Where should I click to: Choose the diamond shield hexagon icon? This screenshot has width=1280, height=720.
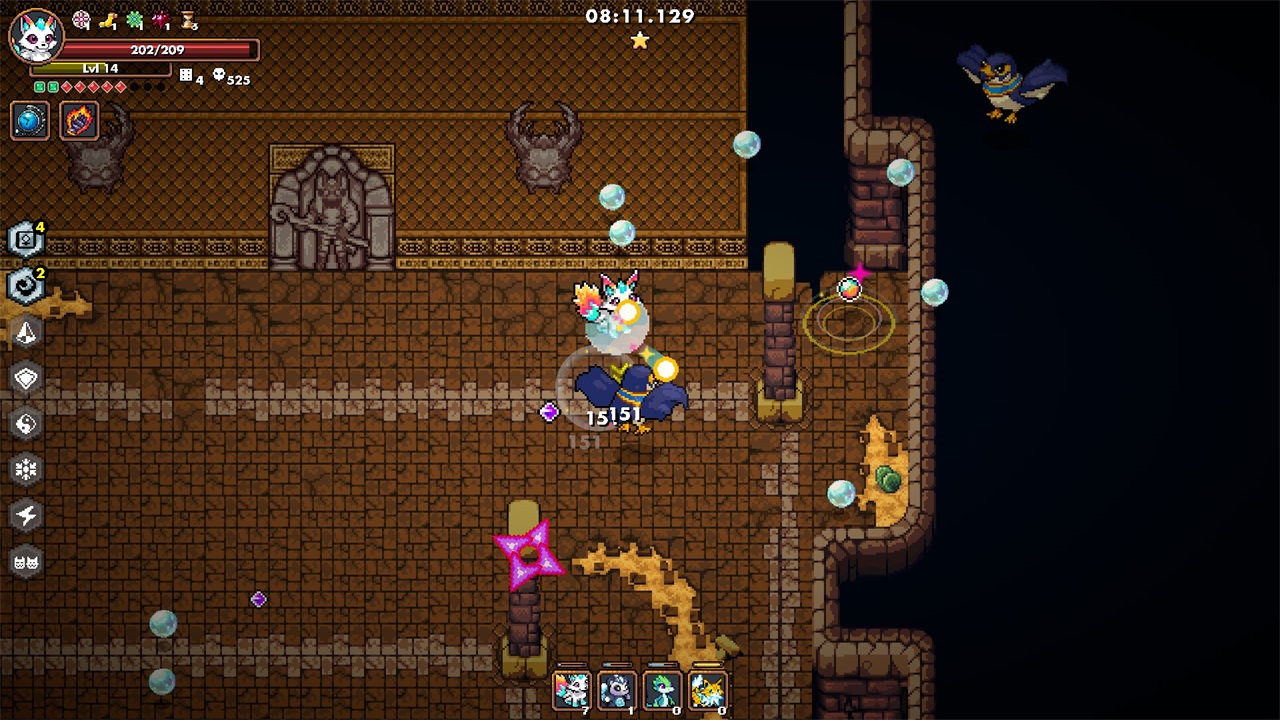pyautogui.click(x=26, y=378)
